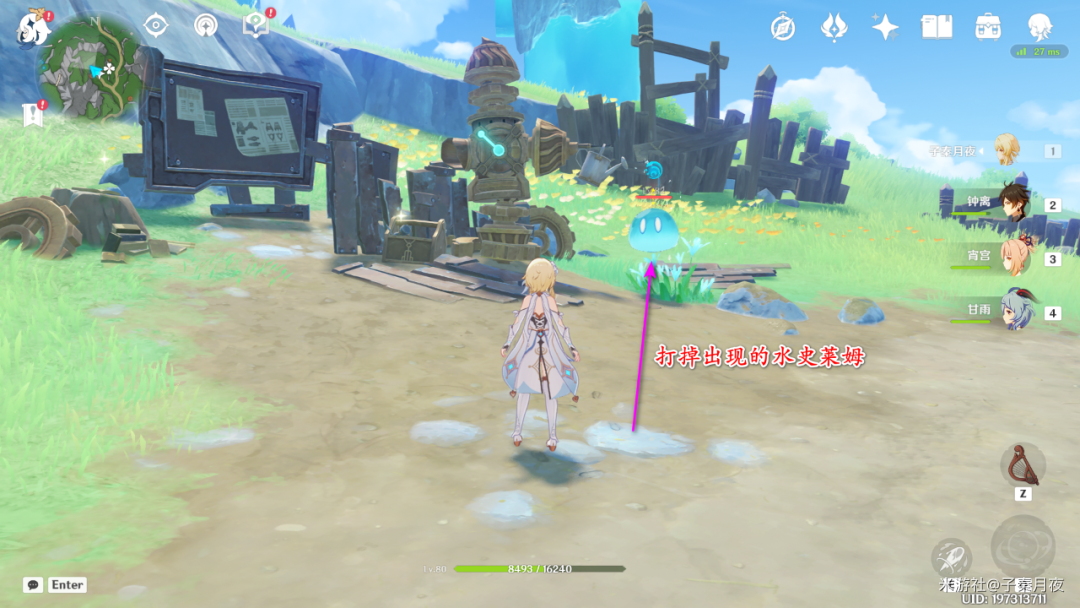1080x608 pixels.
Task: Activate the elemental skill icon
Action: 951,558
